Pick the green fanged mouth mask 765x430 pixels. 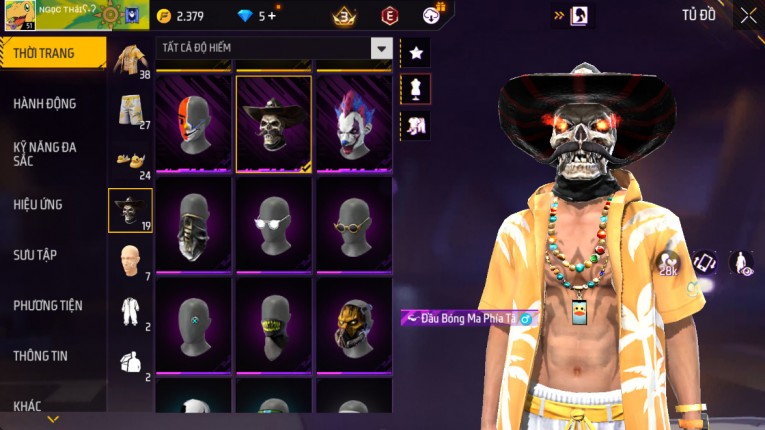coord(274,324)
